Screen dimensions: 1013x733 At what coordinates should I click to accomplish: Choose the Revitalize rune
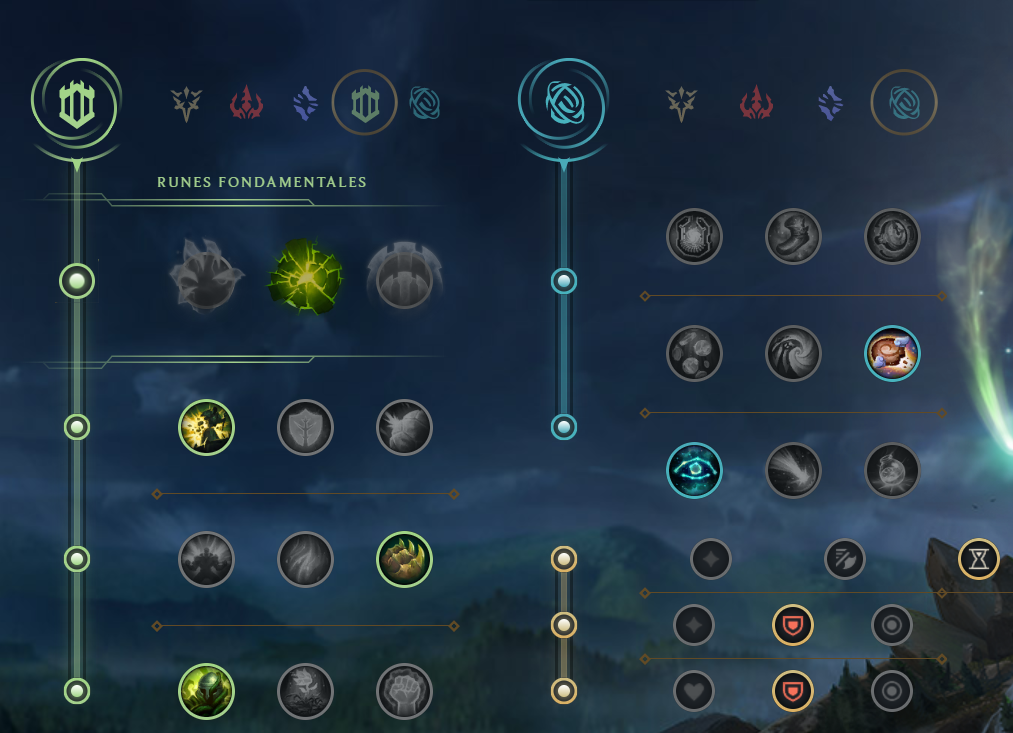click(305, 691)
